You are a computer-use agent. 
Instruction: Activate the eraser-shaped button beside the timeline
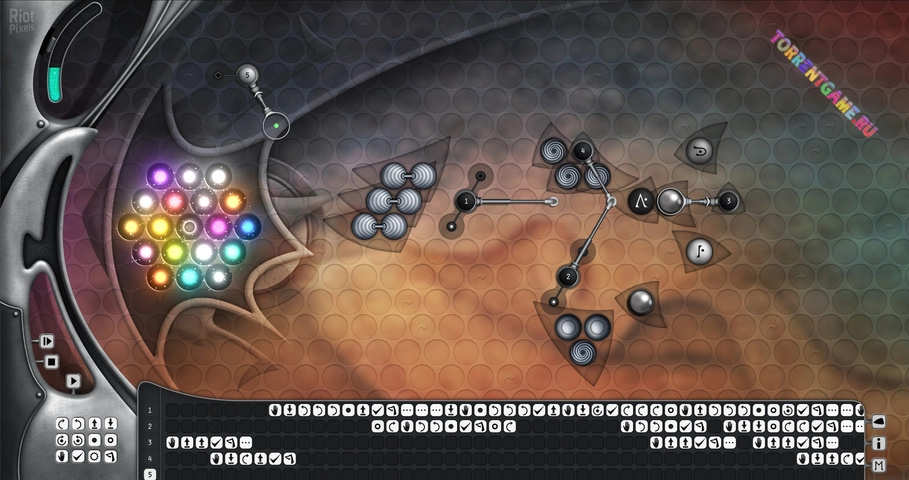point(879,421)
